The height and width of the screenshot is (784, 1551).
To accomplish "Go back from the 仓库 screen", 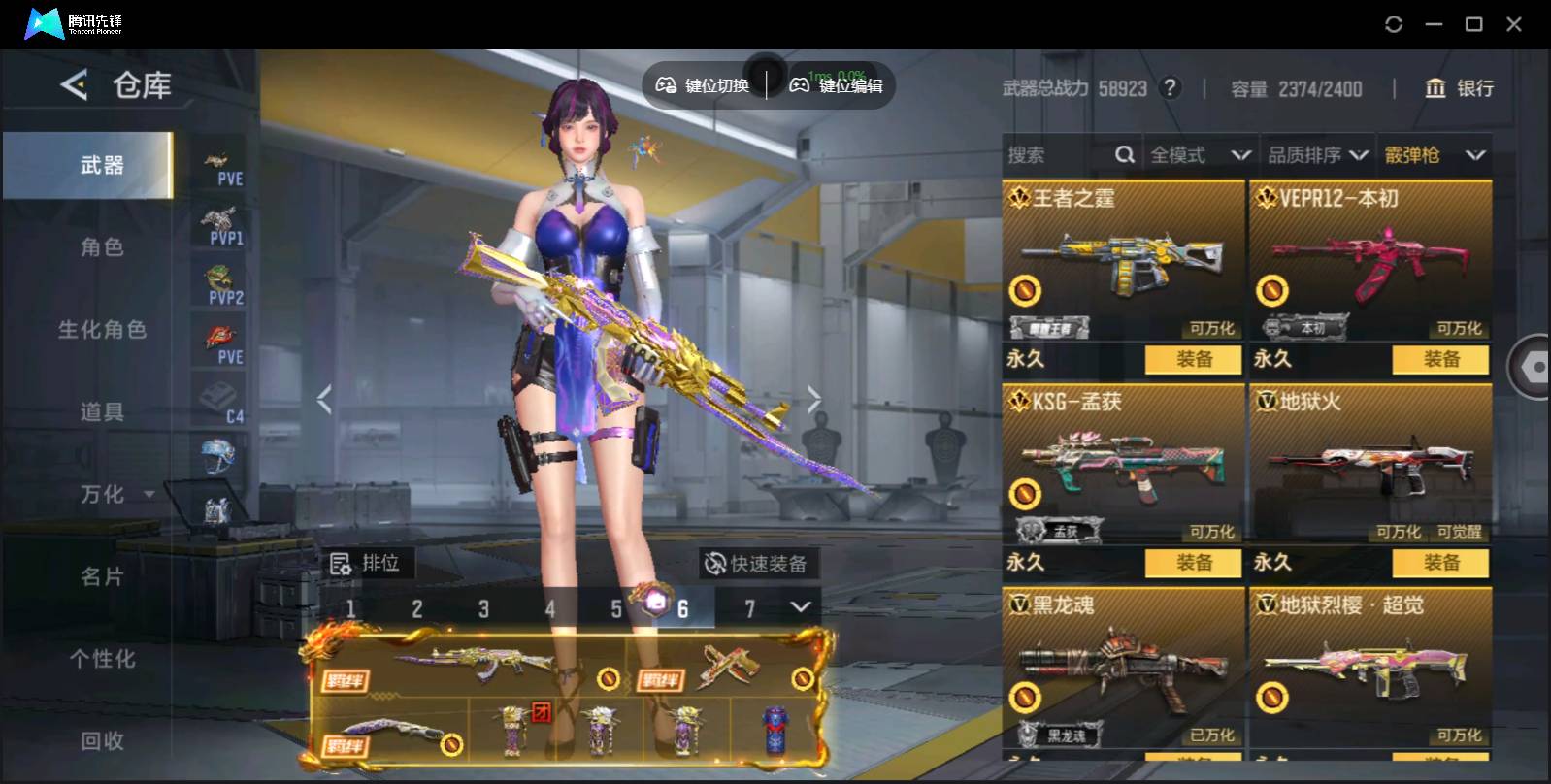I will pos(74,85).
